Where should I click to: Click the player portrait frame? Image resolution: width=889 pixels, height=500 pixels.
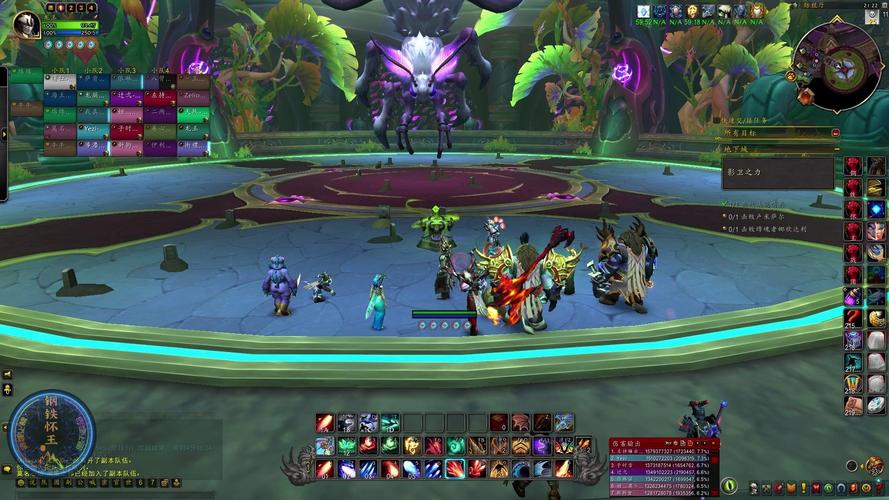[27, 25]
